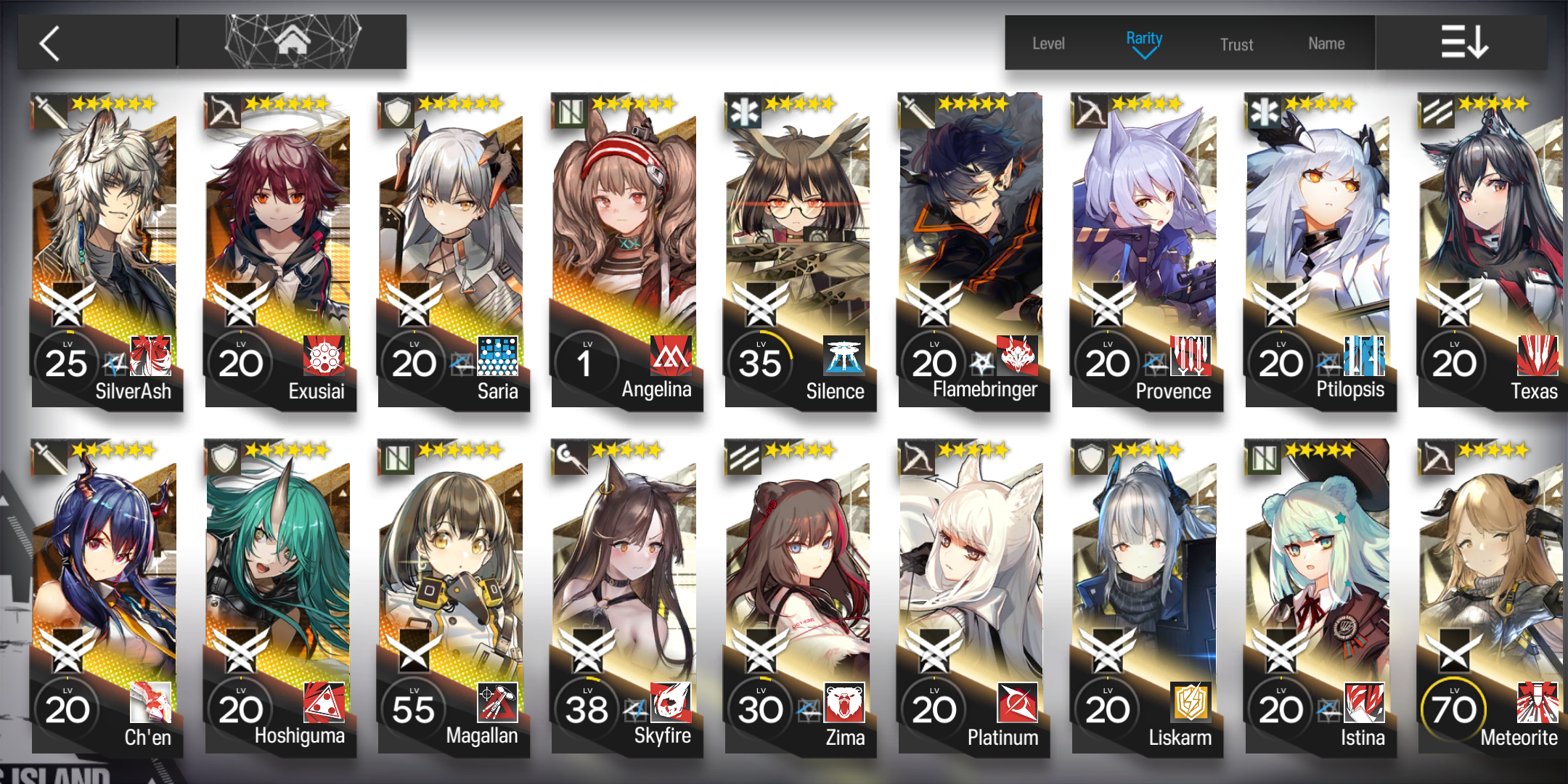Viewport: 1568px width, 784px height.
Task: Sort operators by Level
Action: tap(1048, 44)
